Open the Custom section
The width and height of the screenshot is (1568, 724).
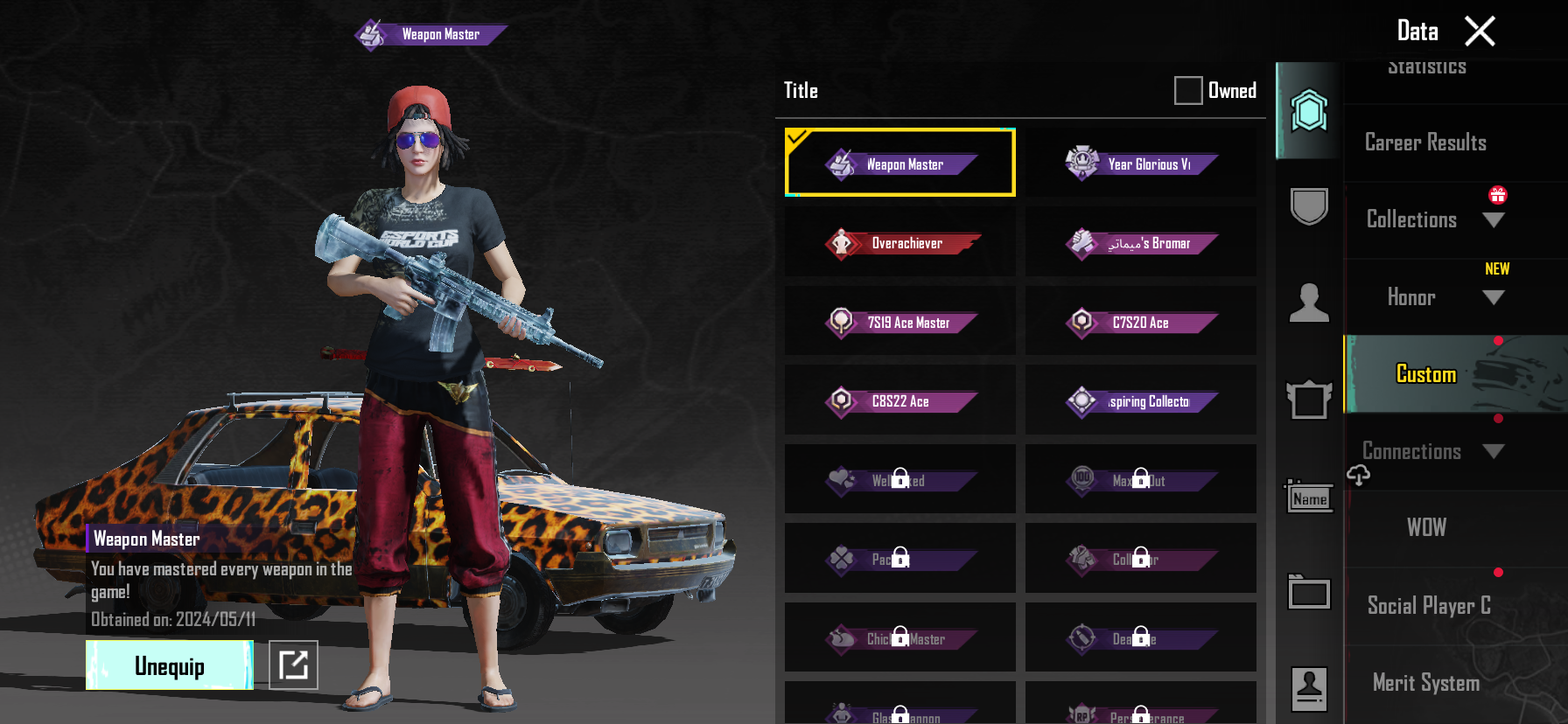[x=1426, y=374]
